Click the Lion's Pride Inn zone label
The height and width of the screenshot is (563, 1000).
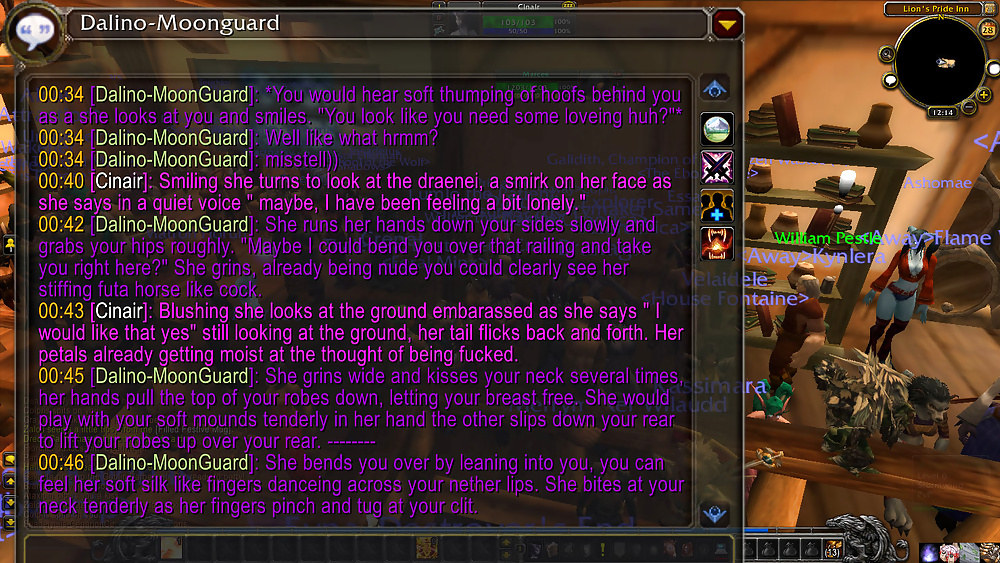point(939,9)
